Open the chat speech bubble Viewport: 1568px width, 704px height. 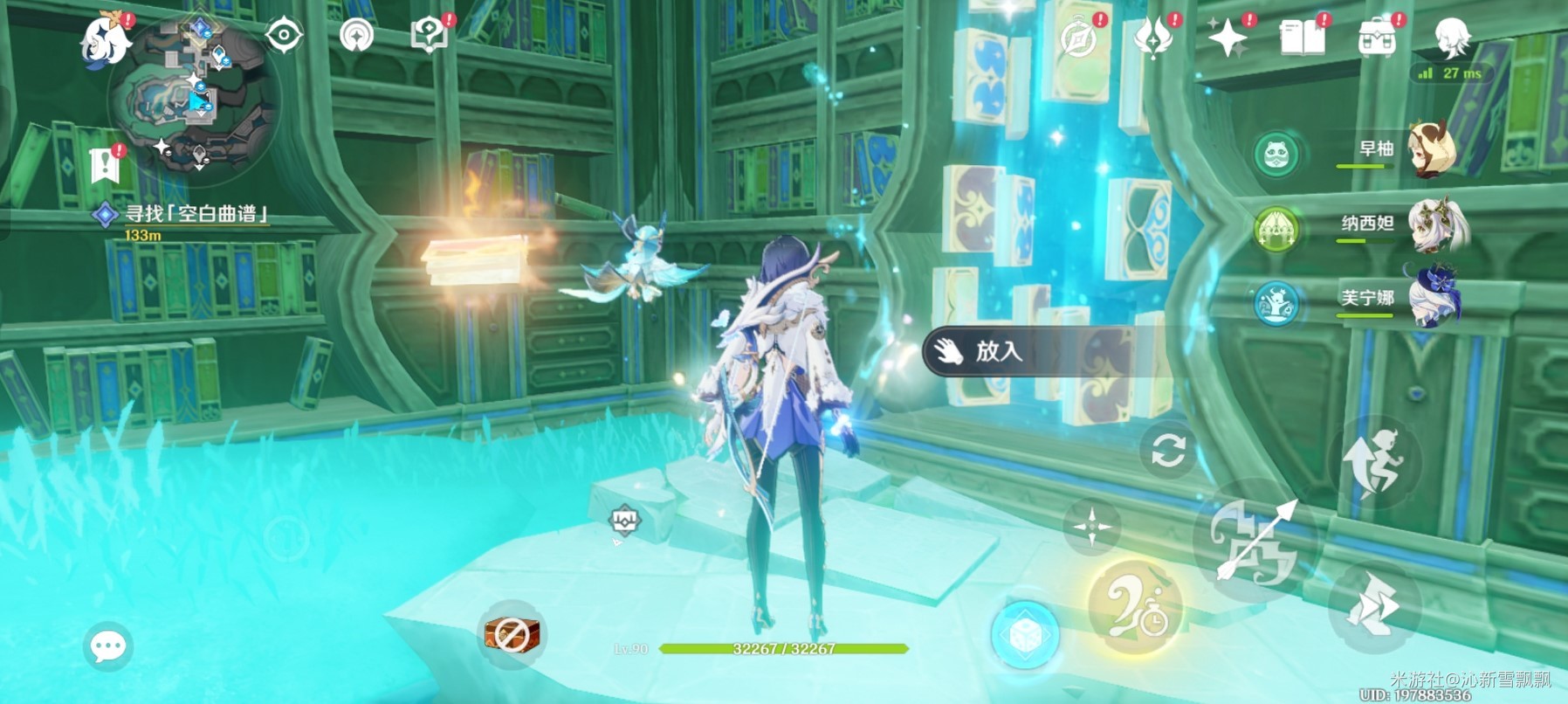108,646
